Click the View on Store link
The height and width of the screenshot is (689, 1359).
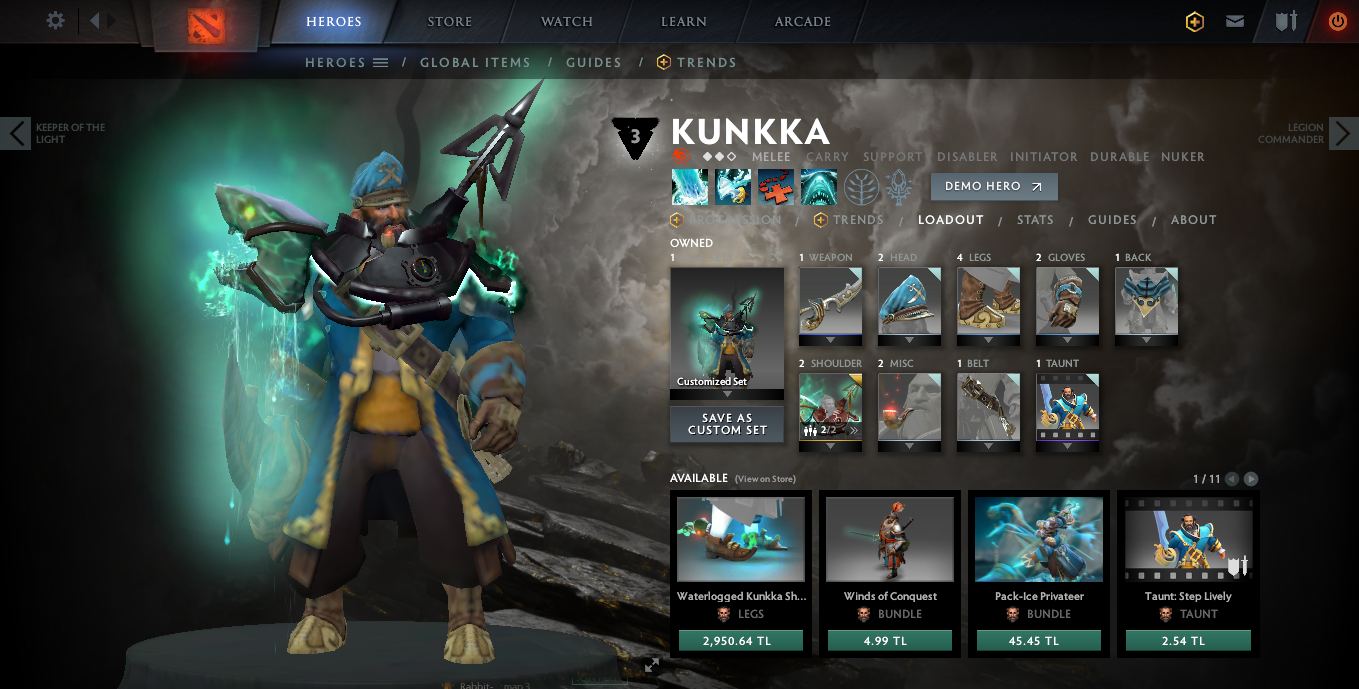pos(765,479)
